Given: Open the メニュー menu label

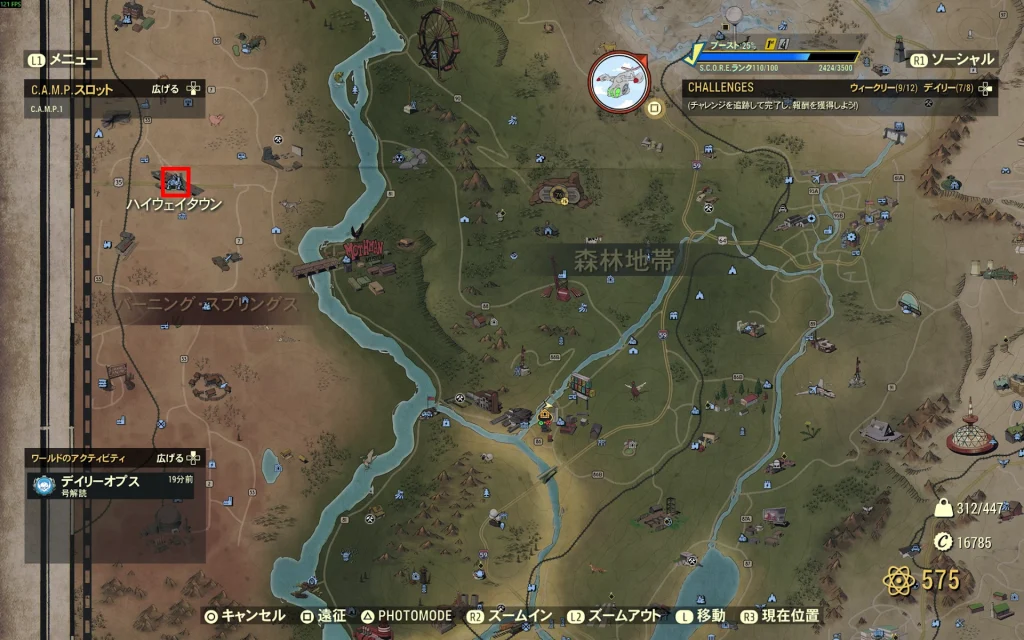Looking at the screenshot, I should 73,60.
